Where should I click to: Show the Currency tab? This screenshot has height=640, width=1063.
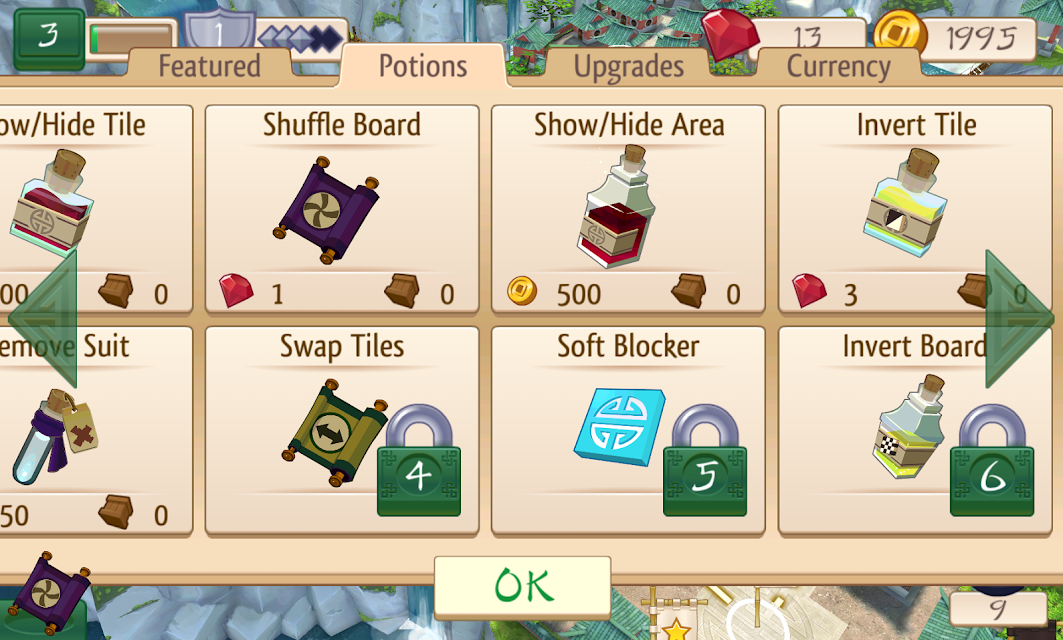coord(838,67)
